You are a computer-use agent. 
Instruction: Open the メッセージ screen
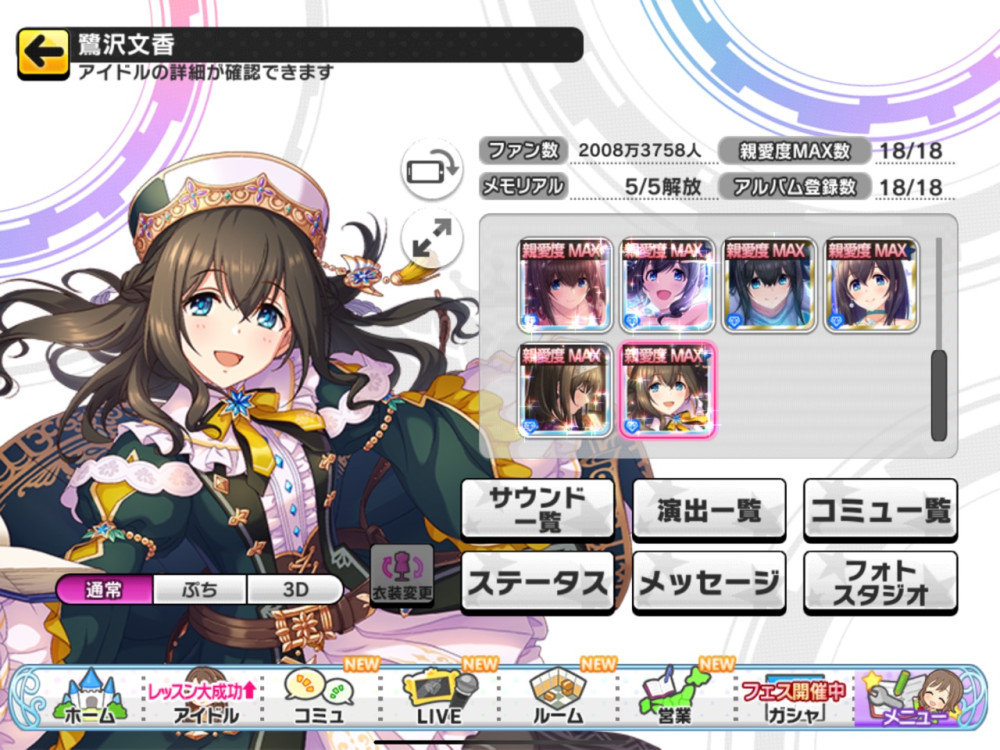point(709,581)
